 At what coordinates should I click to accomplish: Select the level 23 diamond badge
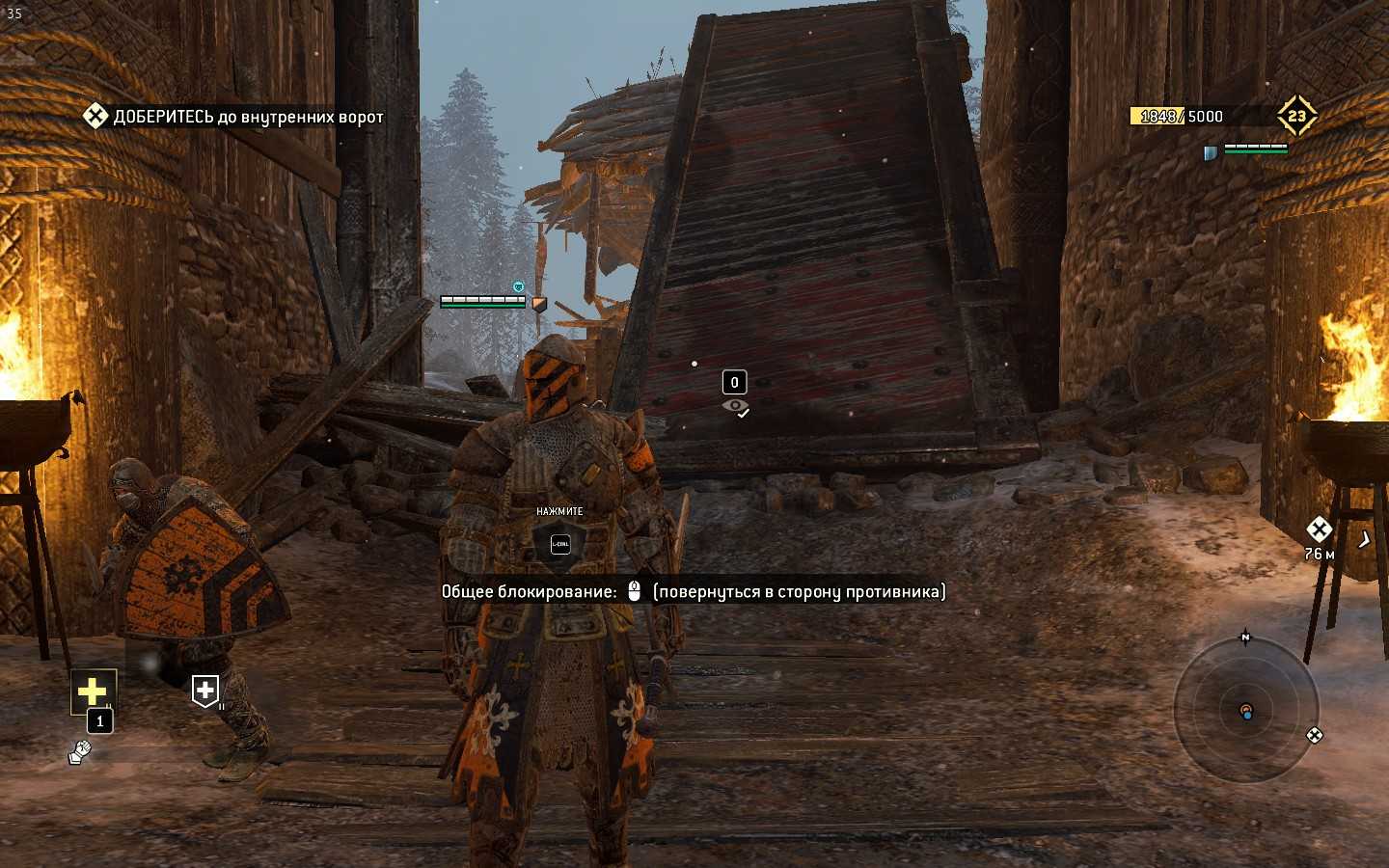pos(1296,117)
